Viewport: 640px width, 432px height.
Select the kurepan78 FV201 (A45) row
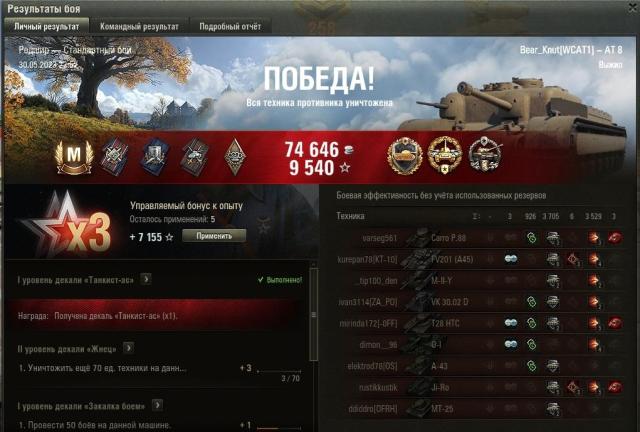click(x=480, y=259)
